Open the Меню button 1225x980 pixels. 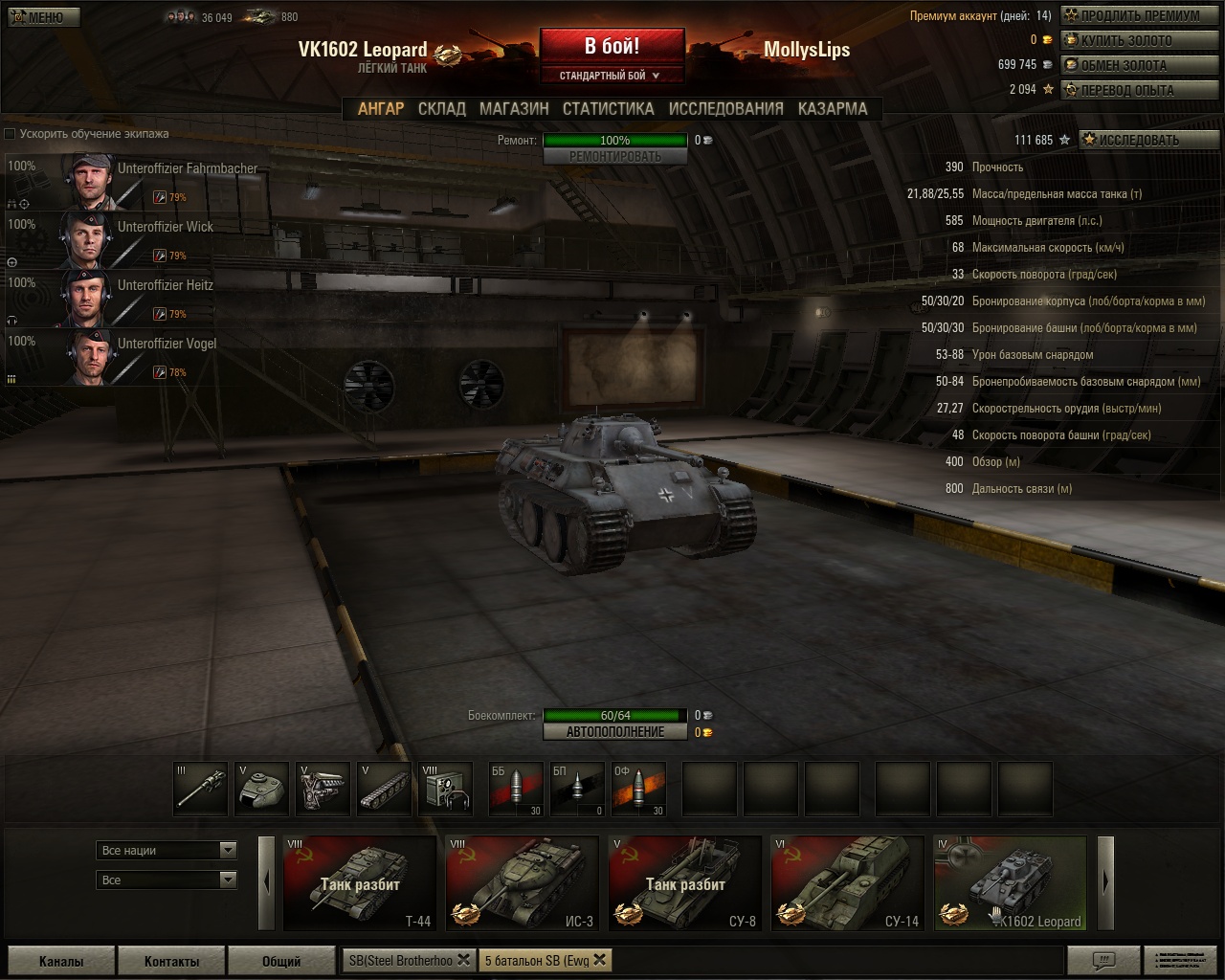pyautogui.click(x=42, y=17)
